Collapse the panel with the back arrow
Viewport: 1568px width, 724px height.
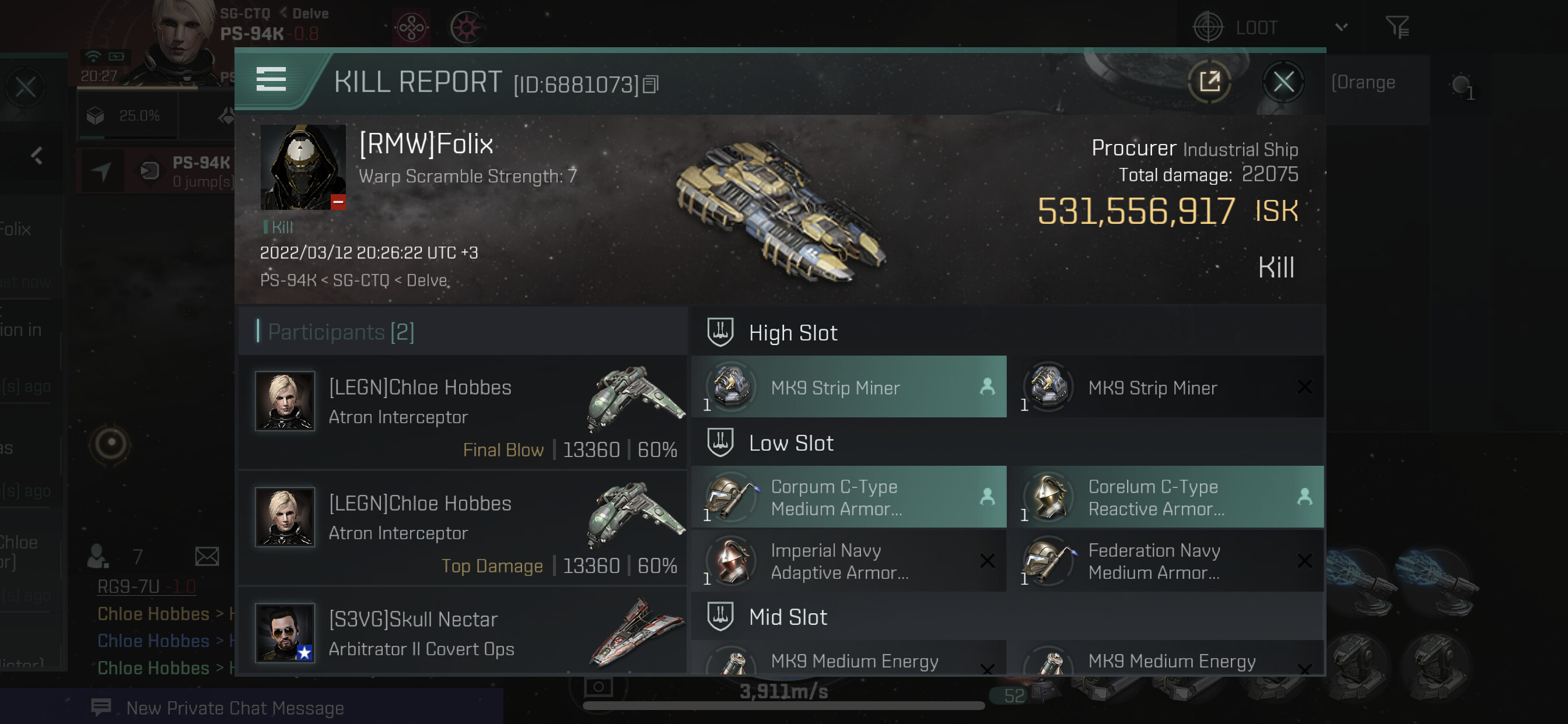tap(37, 156)
